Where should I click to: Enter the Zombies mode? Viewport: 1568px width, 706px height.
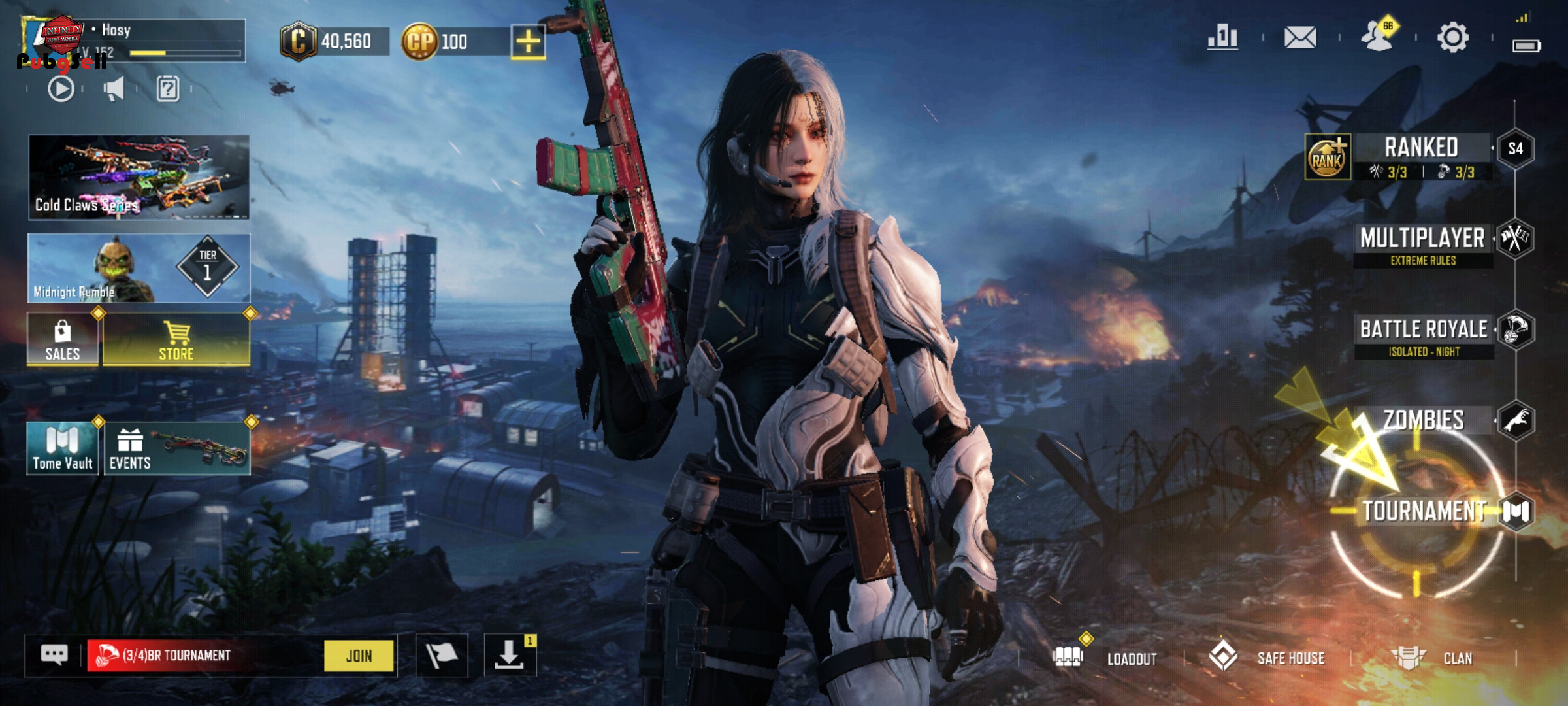[1424, 420]
